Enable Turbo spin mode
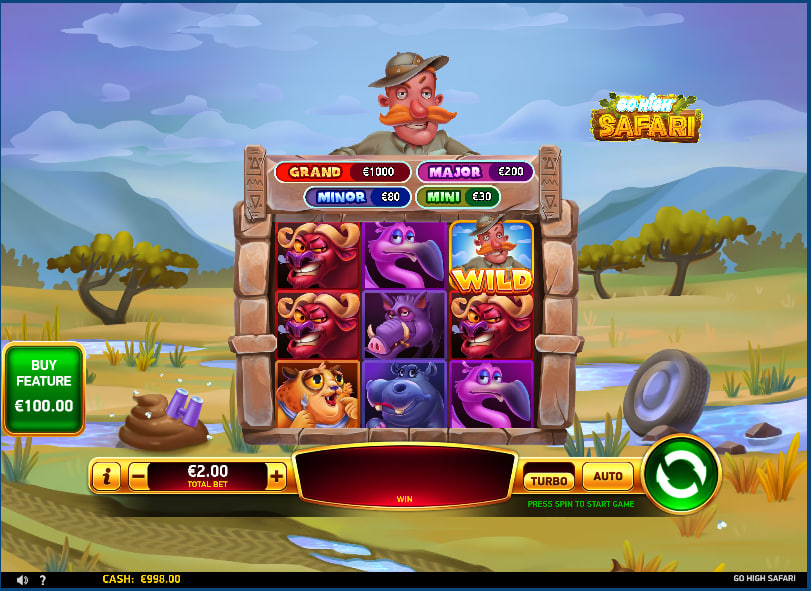The height and width of the screenshot is (591, 811). [548, 479]
